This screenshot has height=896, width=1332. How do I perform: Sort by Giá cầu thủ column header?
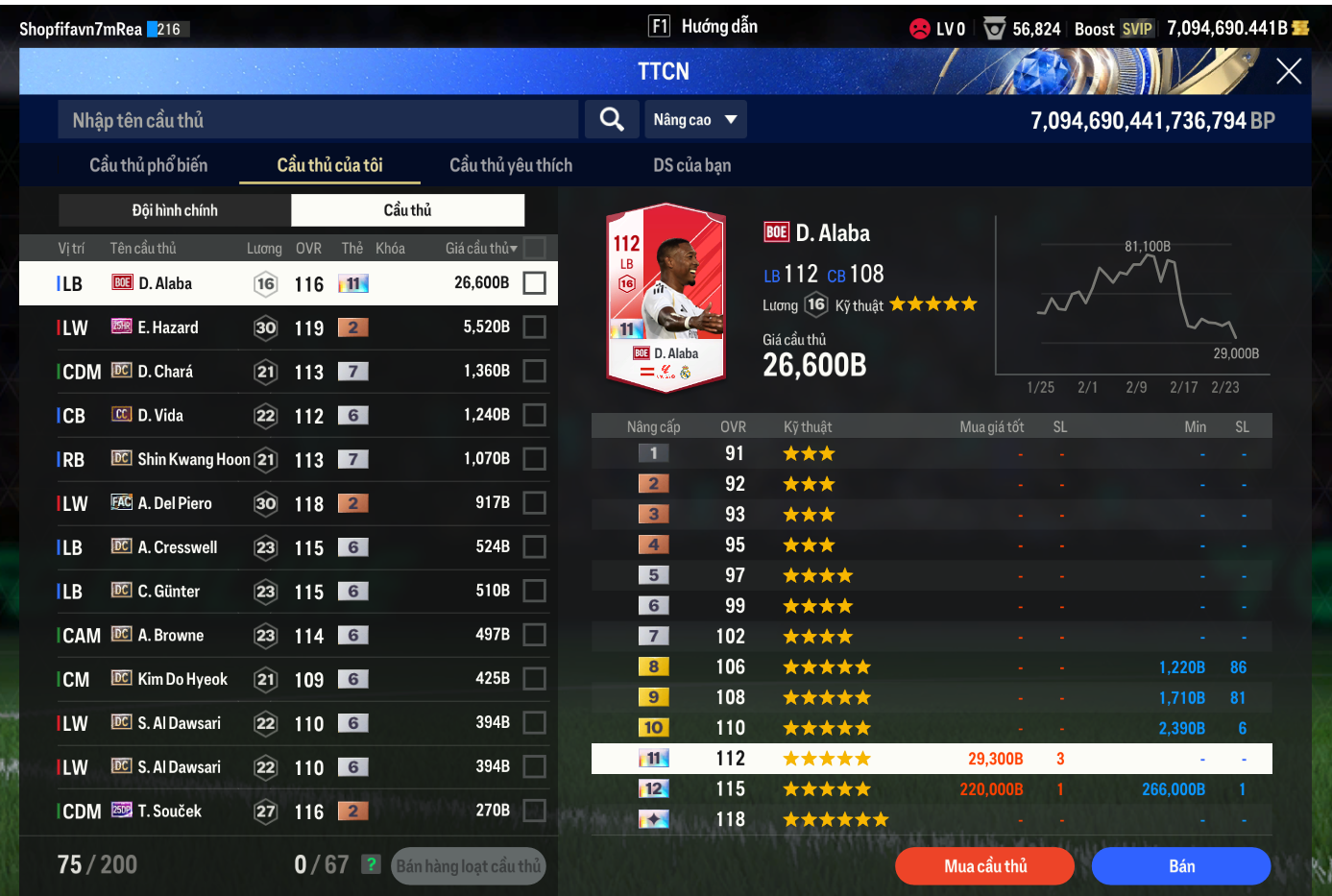481,249
